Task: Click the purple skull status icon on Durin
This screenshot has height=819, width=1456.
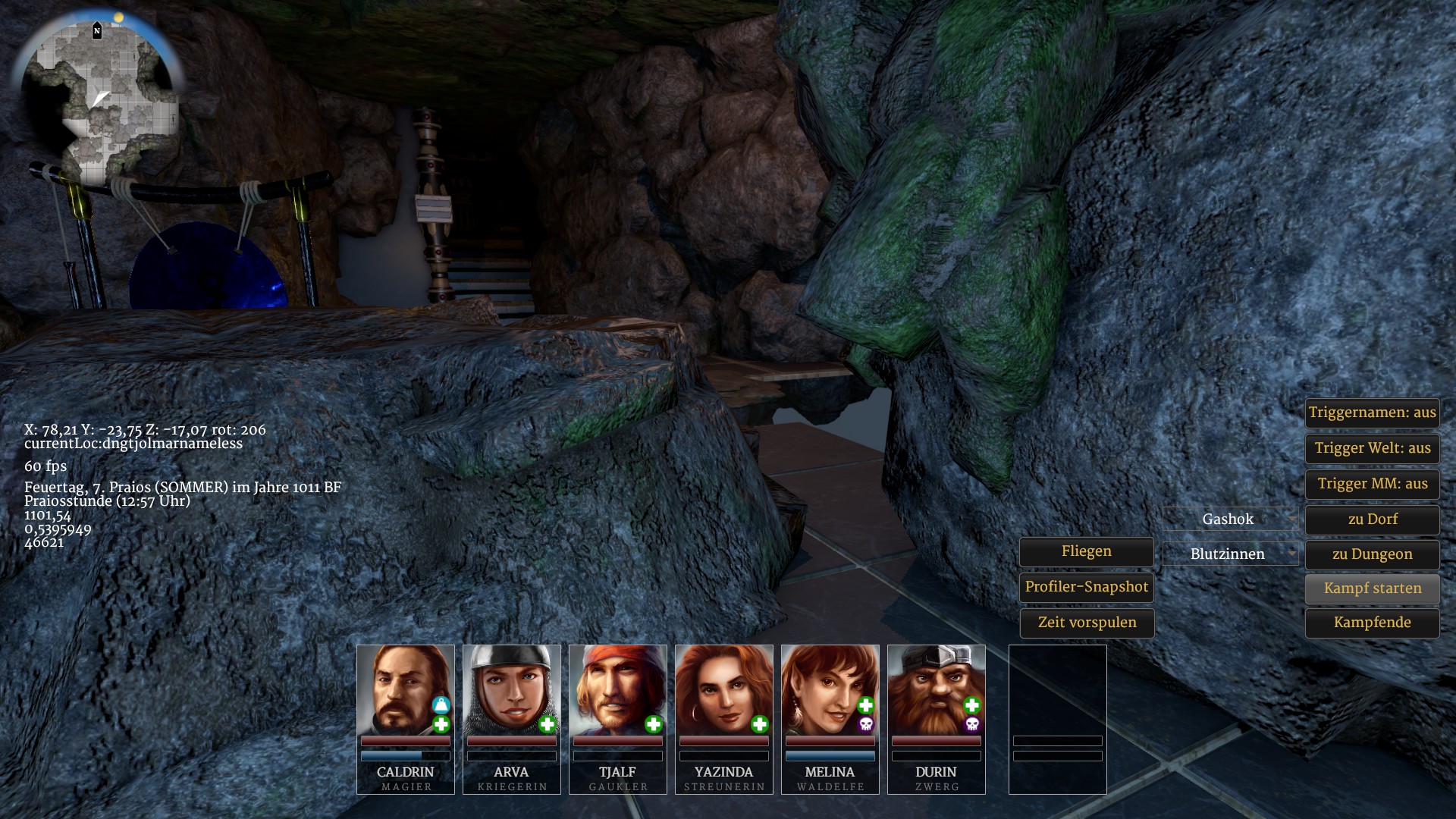Action: pos(971,725)
